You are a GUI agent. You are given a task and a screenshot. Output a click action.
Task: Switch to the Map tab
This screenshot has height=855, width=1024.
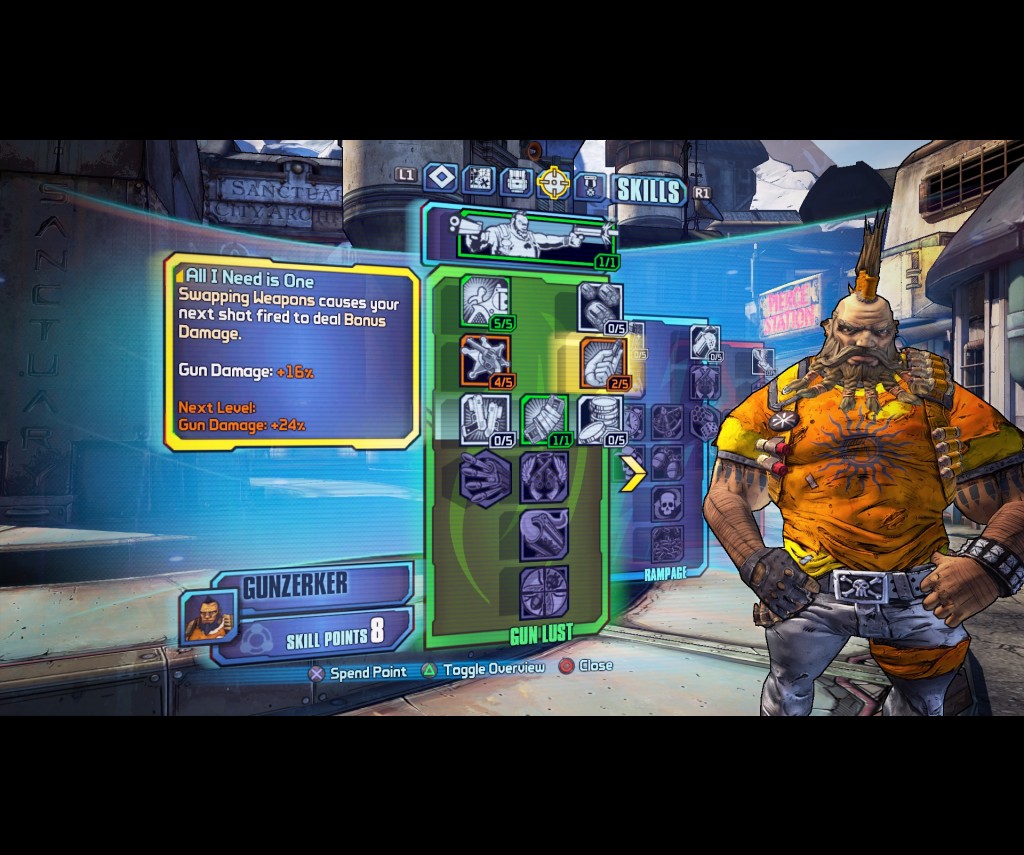[x=479, y=179]
